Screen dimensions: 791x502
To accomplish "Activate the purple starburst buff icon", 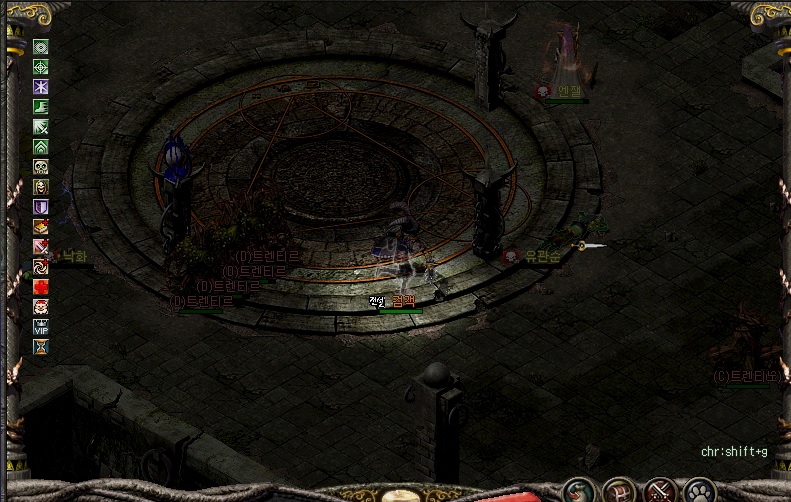I will [x=41, y=86].
